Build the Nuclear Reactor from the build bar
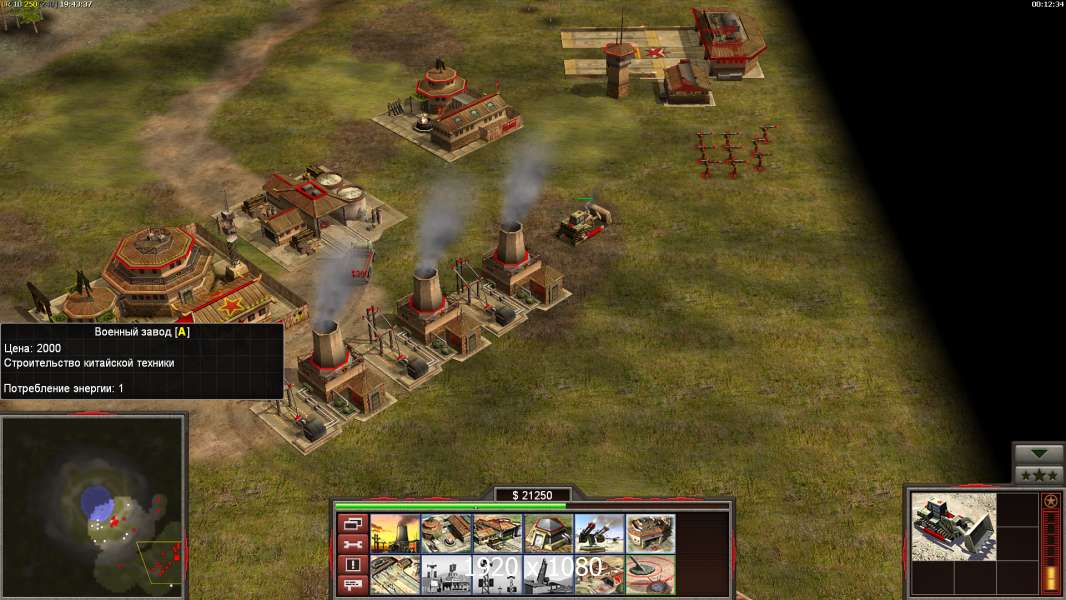1066x600 pixels. [x=394, y=533]
